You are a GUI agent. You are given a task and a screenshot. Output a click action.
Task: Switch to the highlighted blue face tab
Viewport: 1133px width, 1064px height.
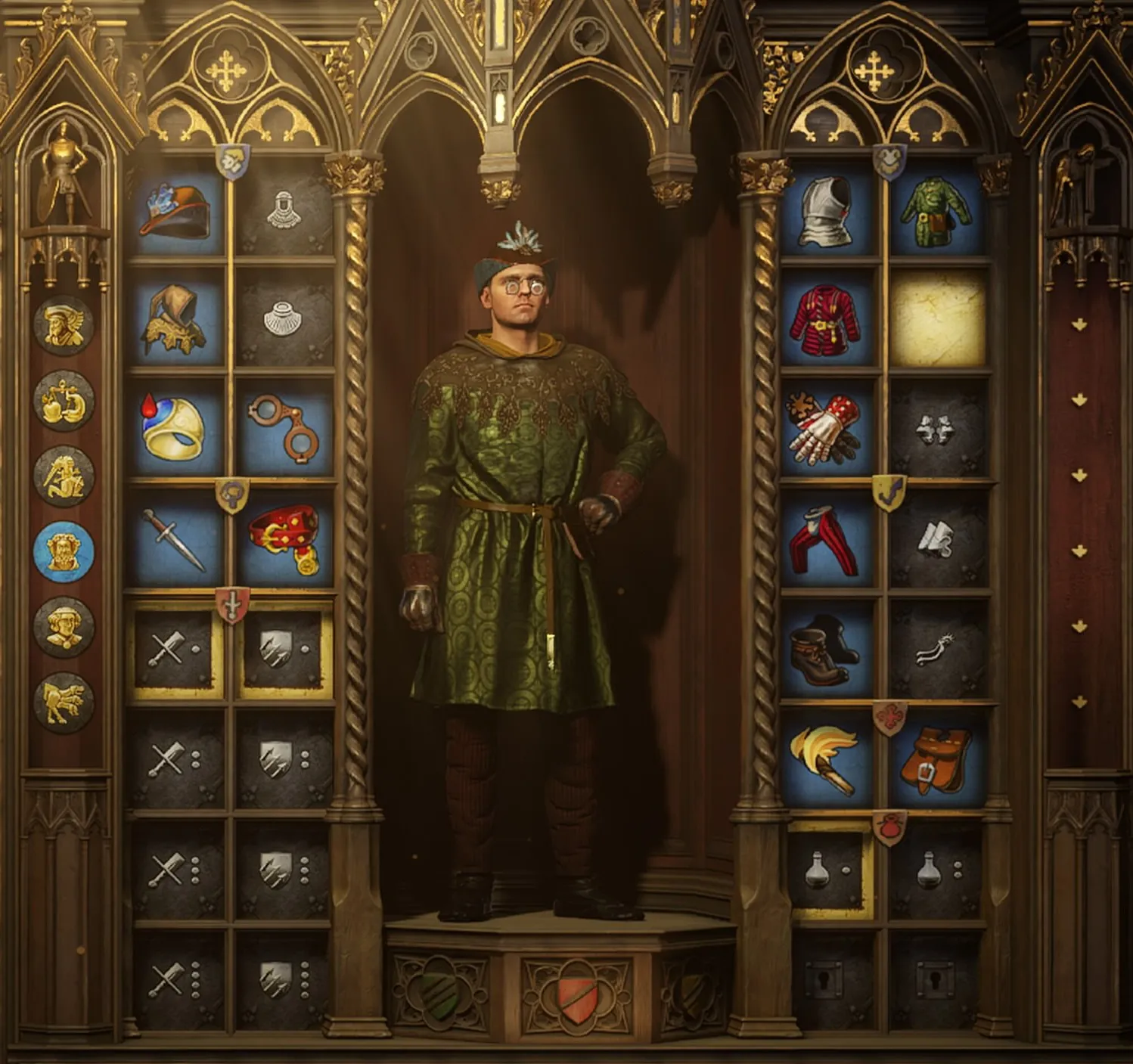pos(64,551)
